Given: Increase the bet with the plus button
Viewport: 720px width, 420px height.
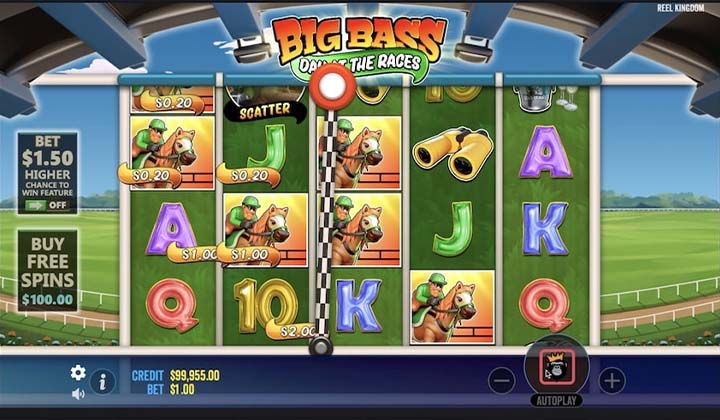Looking at the screenshot, I should [x=611, y=380].
